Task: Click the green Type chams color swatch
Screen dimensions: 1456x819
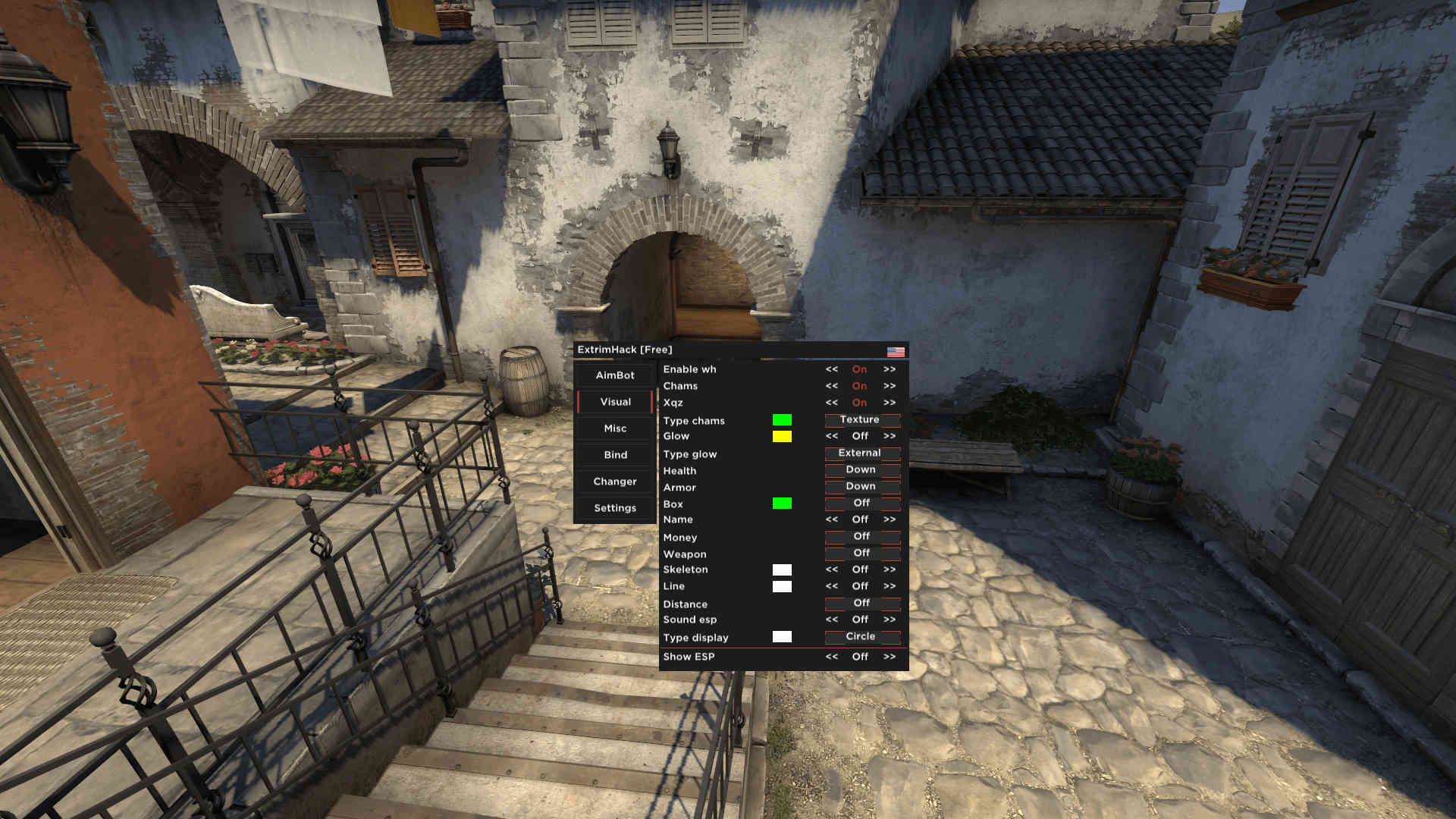Action: click(x=782, y=419)
